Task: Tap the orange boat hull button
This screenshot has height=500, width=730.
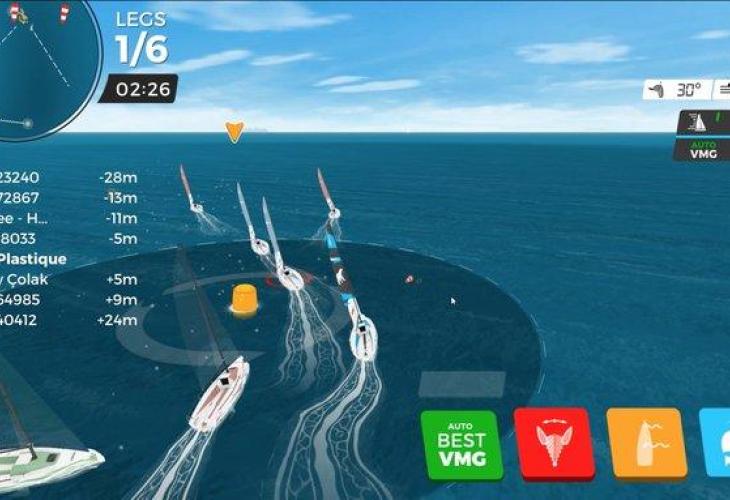Action: coord(646,442)
